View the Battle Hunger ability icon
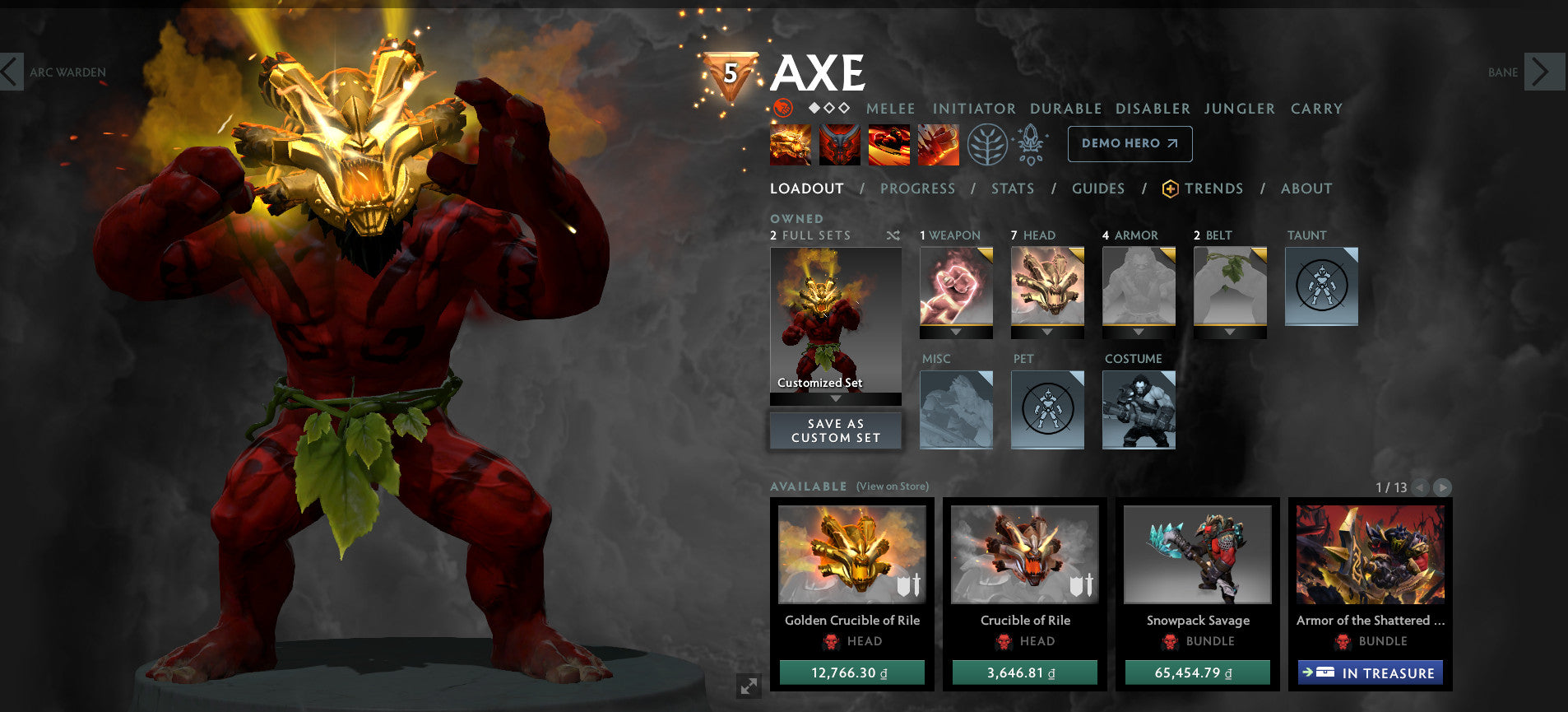This screenshot has width=1568, height=712. (839, 144)
